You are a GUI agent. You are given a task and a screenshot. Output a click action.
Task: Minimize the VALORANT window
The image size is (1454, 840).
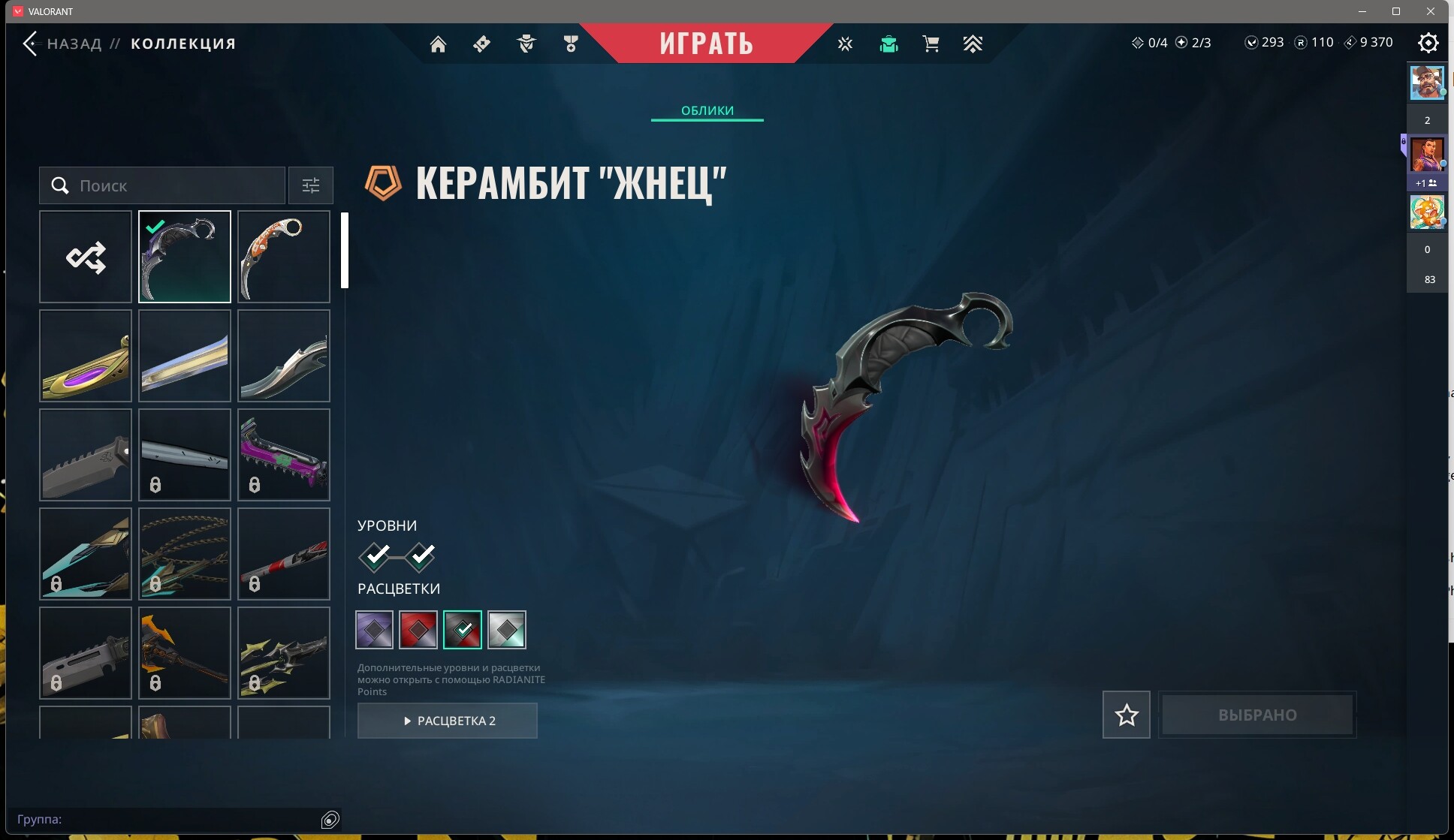coord(1362,11)
